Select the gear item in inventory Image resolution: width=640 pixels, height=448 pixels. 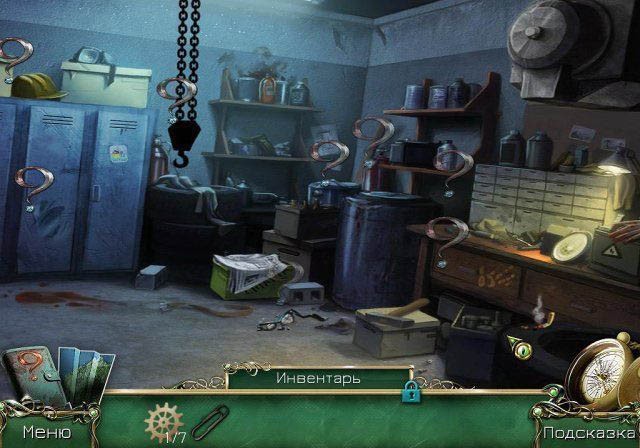[160, 422]
